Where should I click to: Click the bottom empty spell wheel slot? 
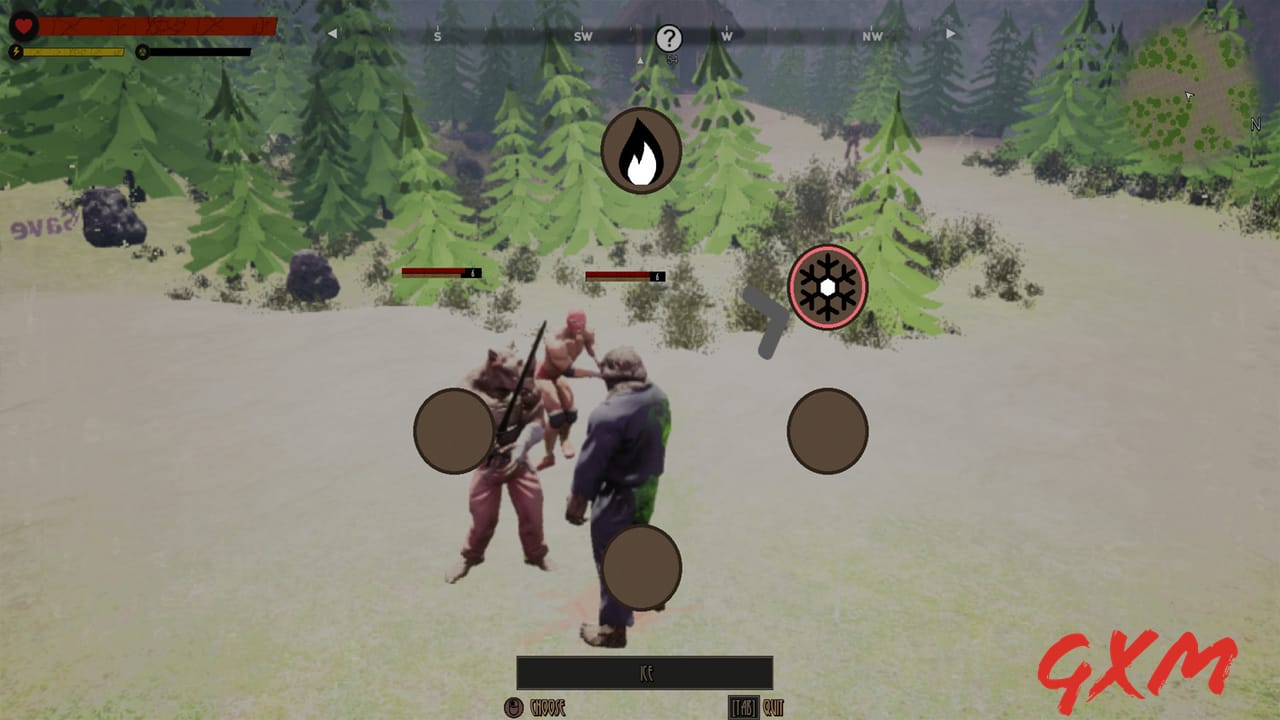[x=643, y=567]
